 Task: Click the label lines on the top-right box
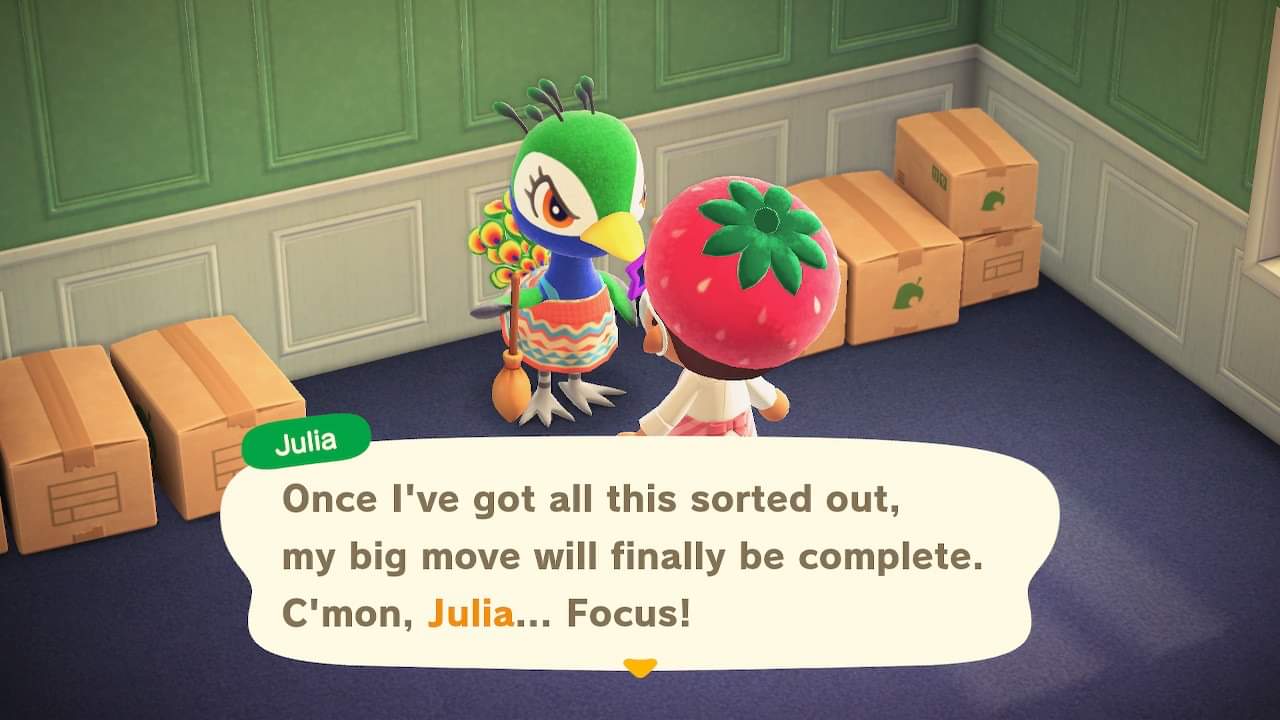[x=1003, y=264]
